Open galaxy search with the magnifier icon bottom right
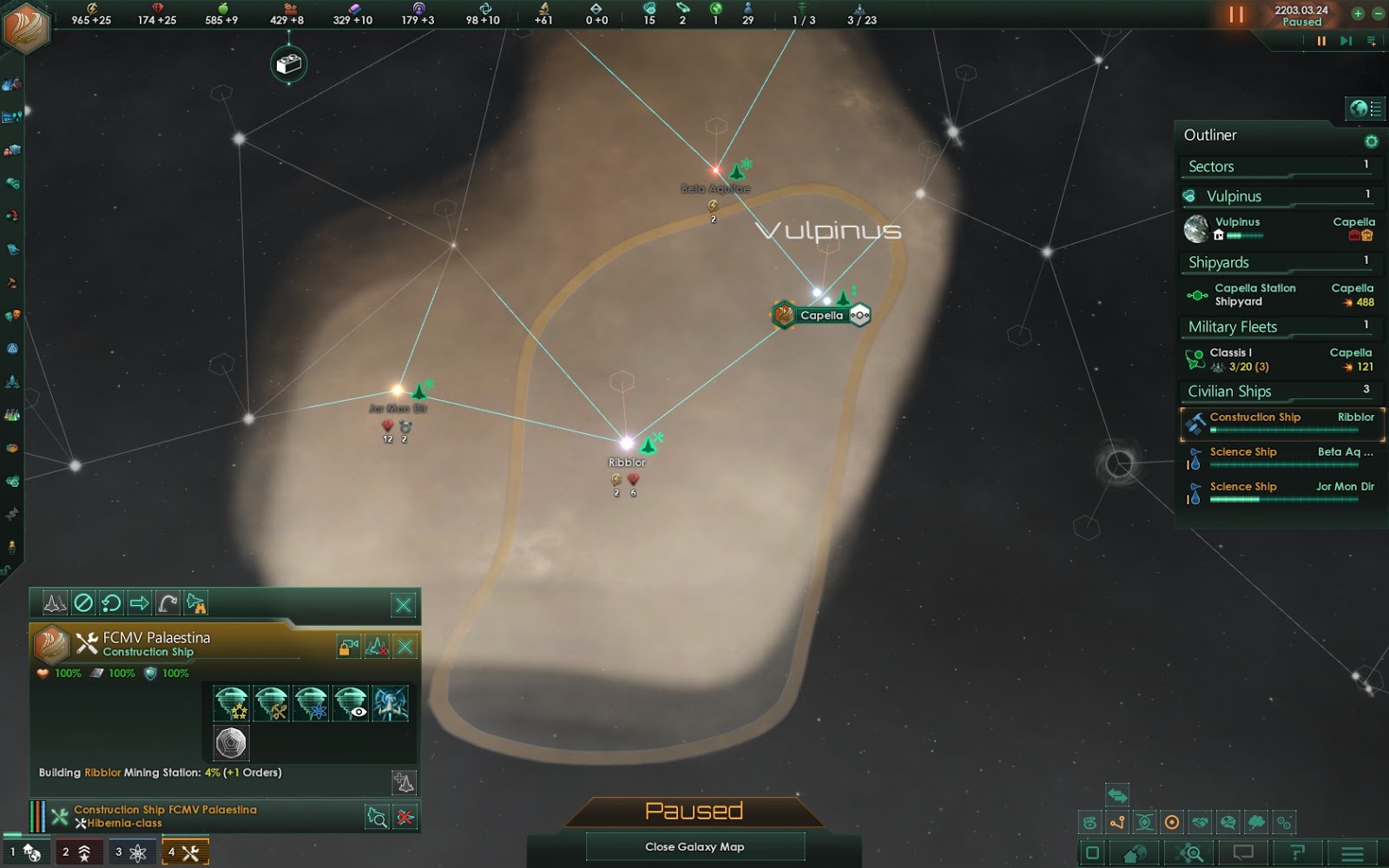Image resolution: width=1389 pixels, height=868 pixels. click(1191, 852)
